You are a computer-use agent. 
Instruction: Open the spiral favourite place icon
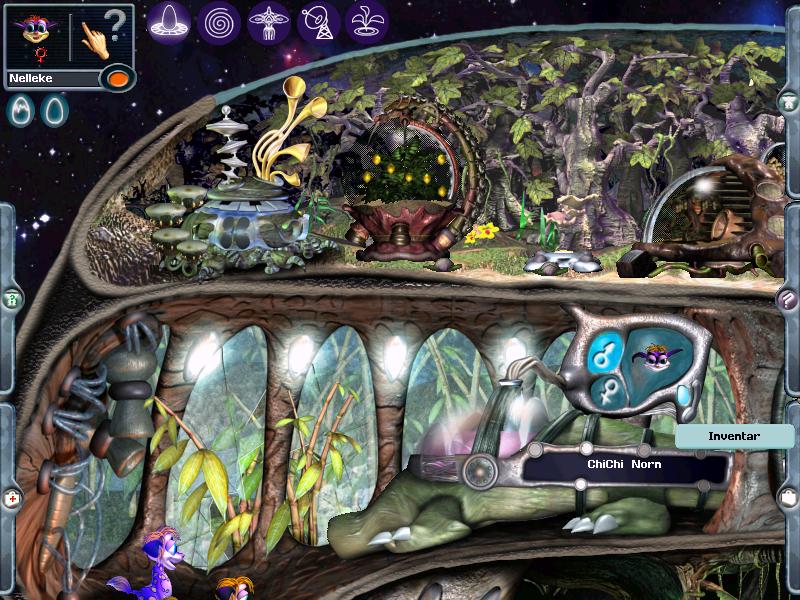point(219,21)
